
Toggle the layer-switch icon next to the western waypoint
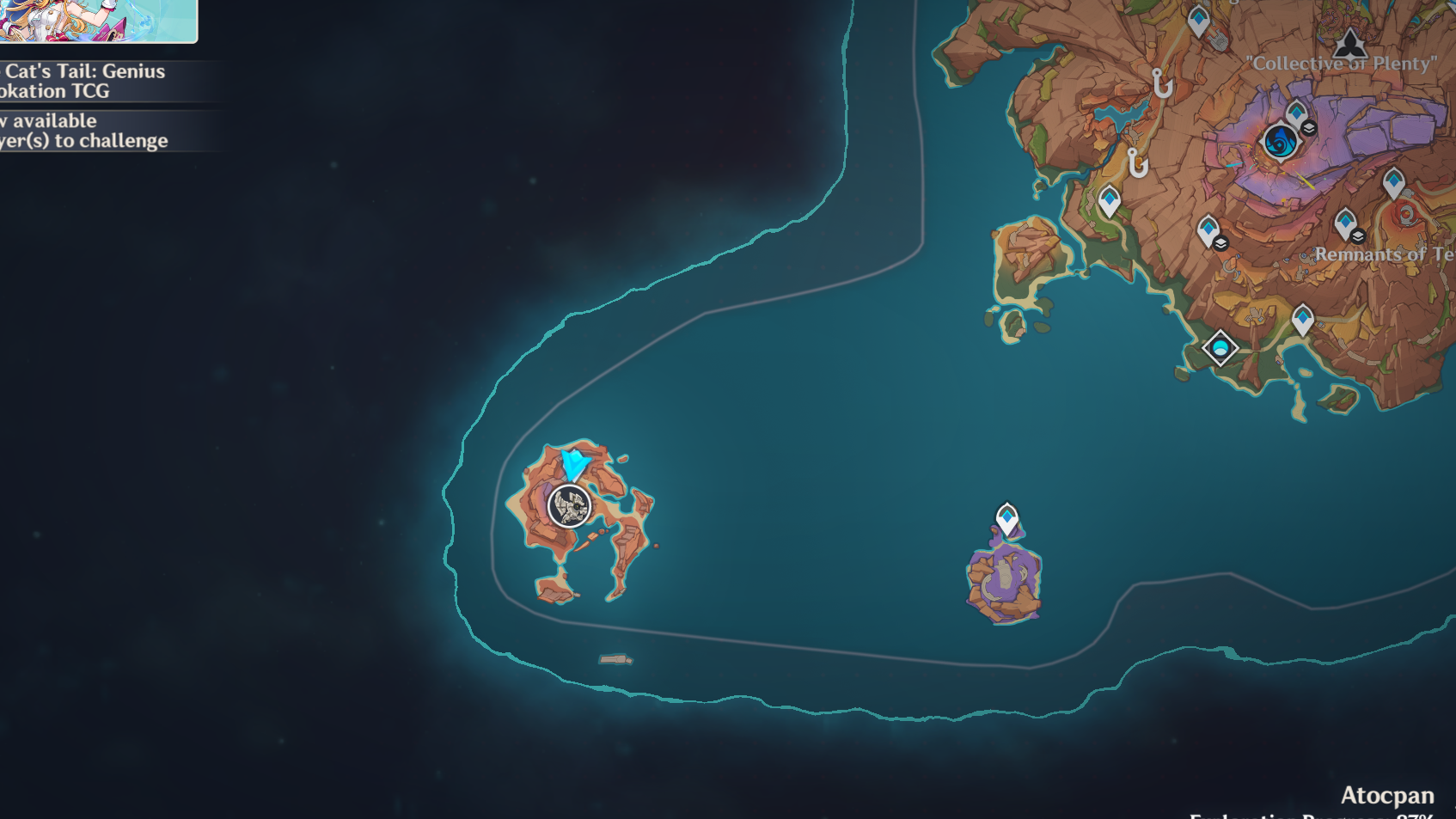[1220, 245]
